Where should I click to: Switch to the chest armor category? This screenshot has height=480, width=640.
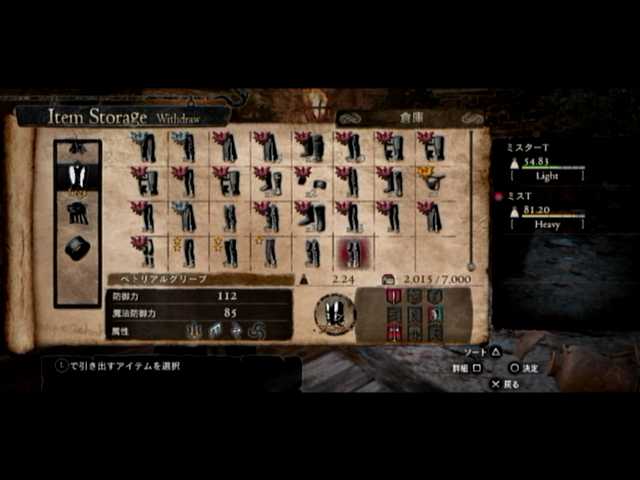tap(77, 213)
